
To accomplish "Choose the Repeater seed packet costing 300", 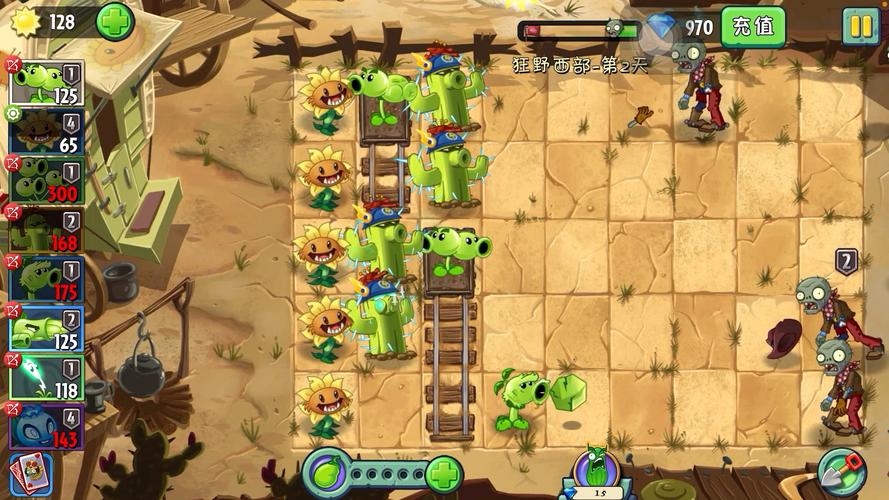I will 47,180.
